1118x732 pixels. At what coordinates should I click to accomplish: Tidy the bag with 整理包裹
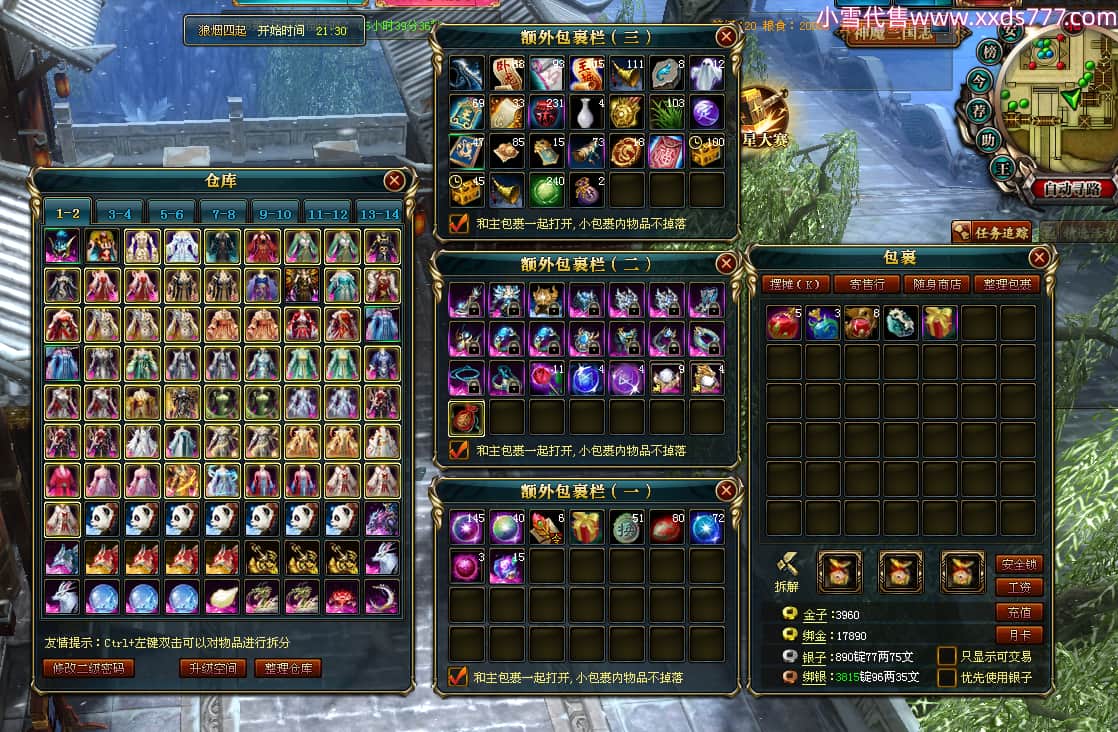pyautogui.click(x=1007, y=284)
